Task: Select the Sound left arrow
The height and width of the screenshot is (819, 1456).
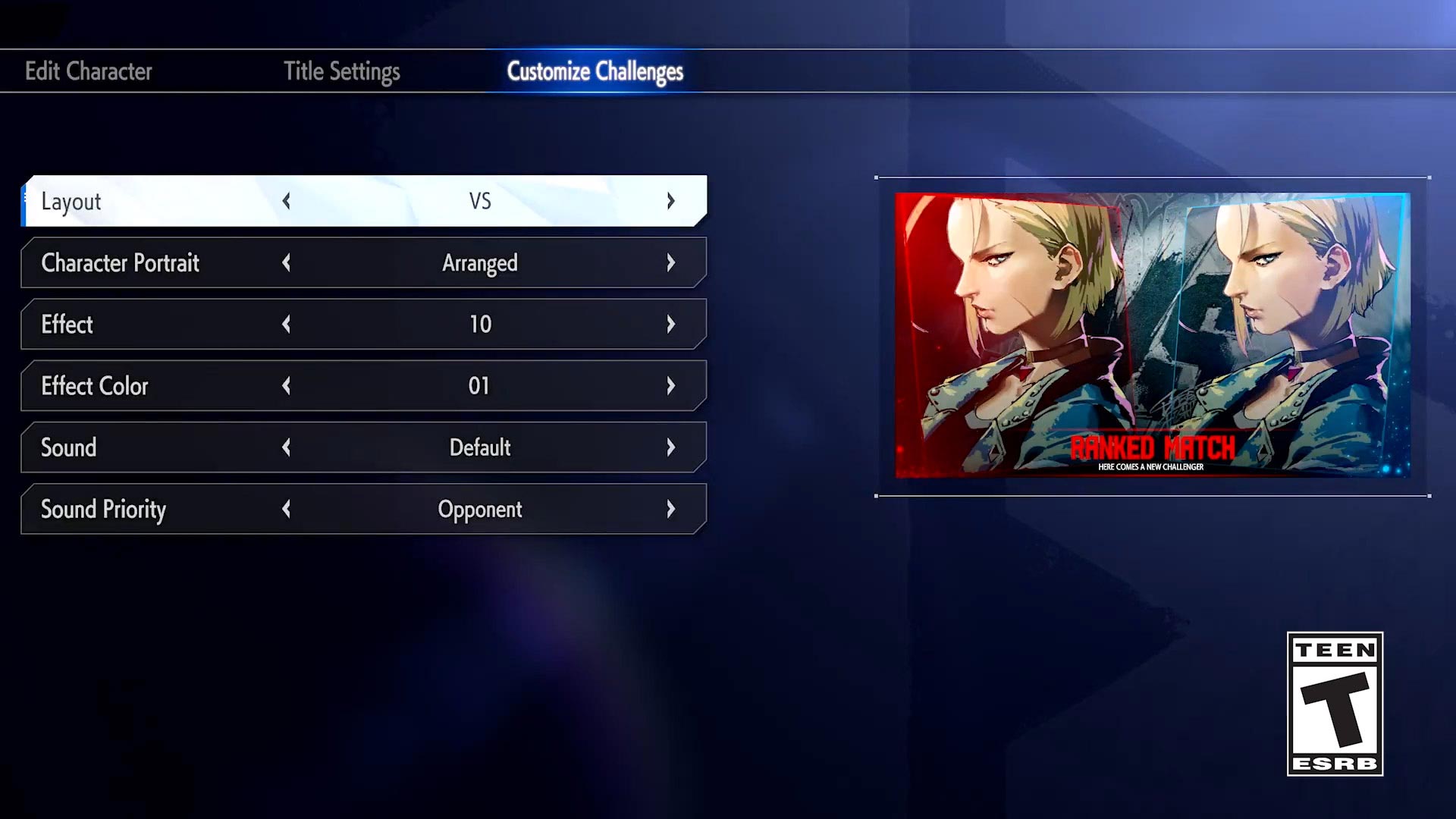Action: [x=286, y=447]
